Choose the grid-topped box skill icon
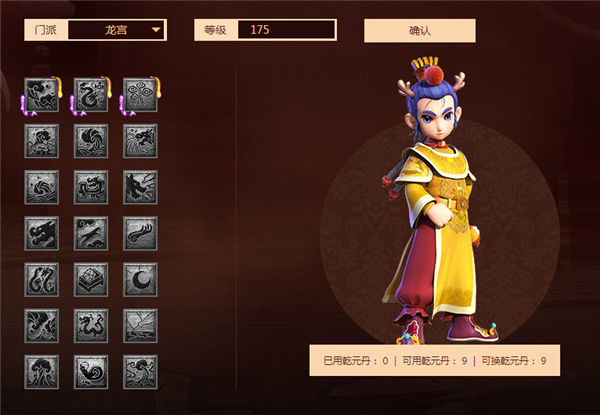The width and height of the screenshot is (600, 415). [x=91, y=279]
